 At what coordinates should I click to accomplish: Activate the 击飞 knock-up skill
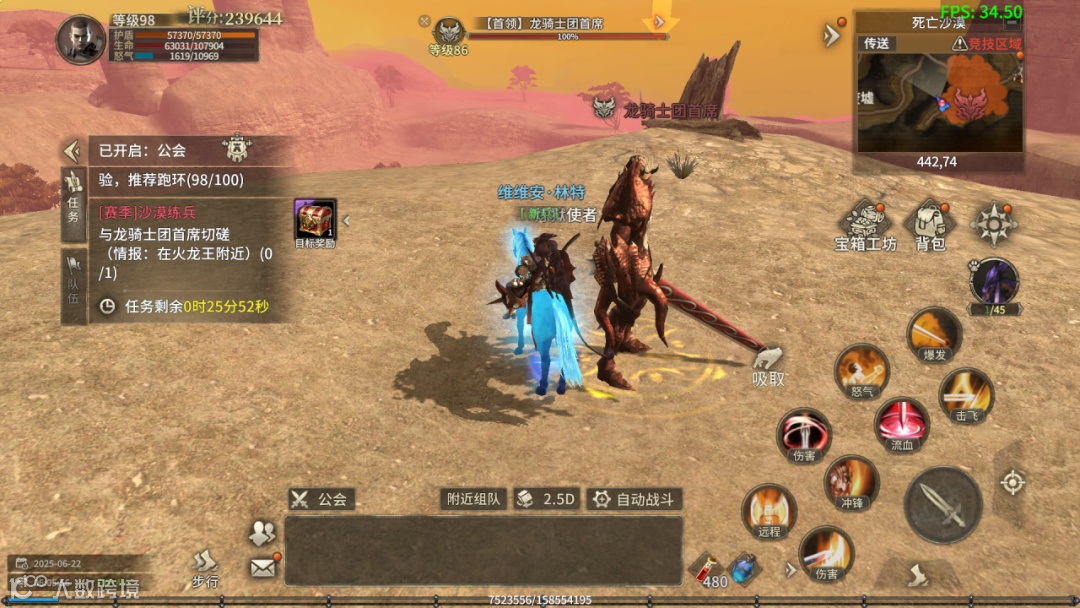click(966, 395)
